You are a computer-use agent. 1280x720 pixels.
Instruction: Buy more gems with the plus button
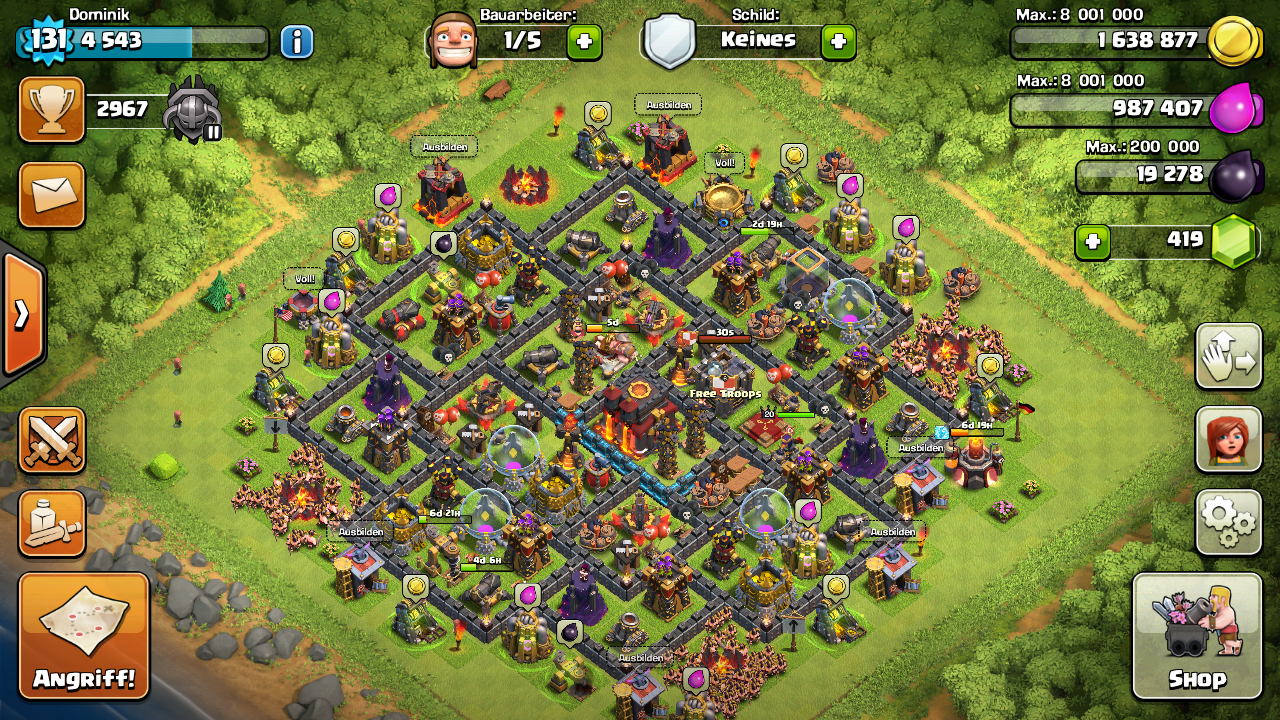pyautogui.click(x=1093, y=242)
